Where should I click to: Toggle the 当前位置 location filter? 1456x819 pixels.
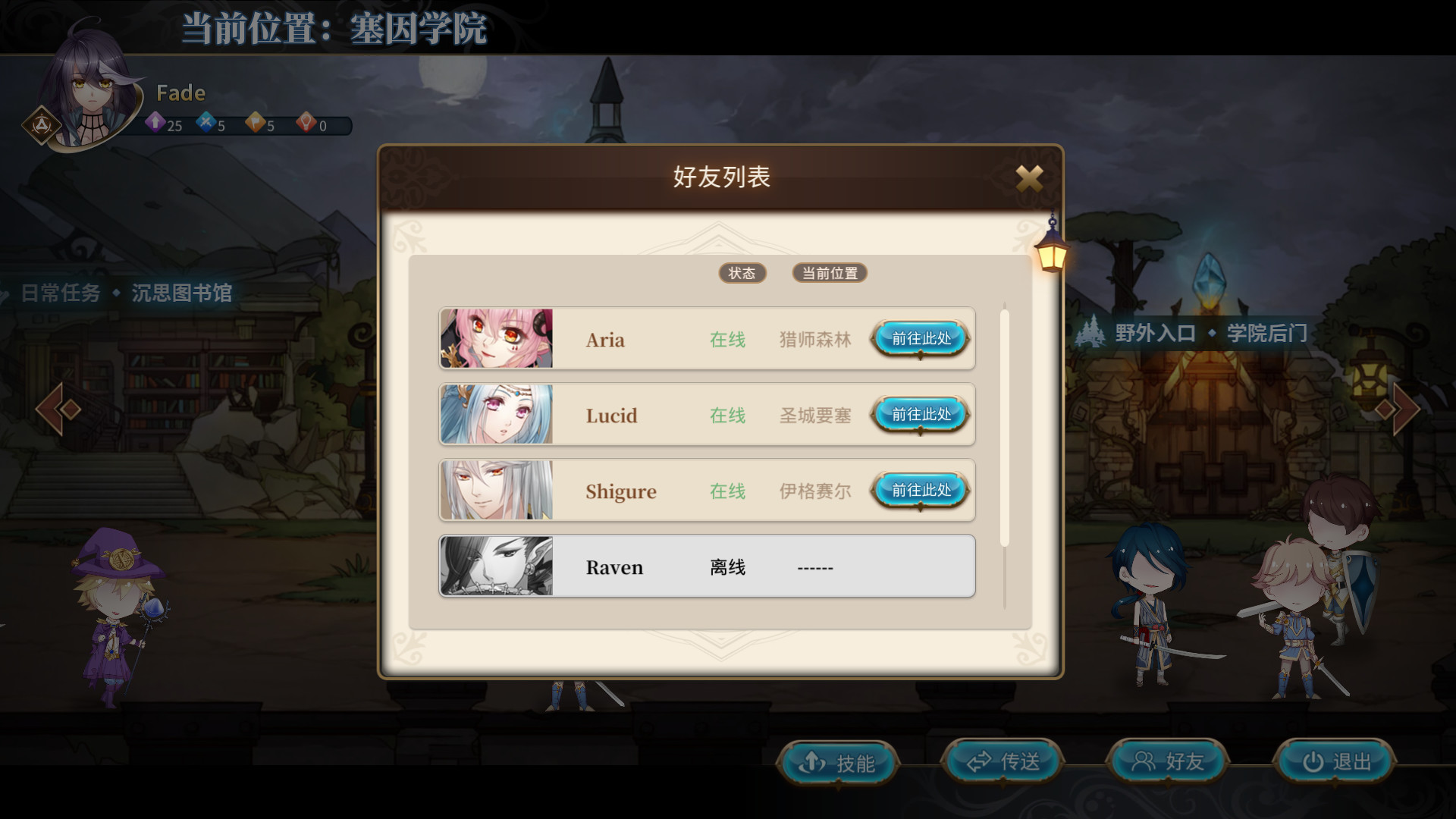[x=829, y=273]
